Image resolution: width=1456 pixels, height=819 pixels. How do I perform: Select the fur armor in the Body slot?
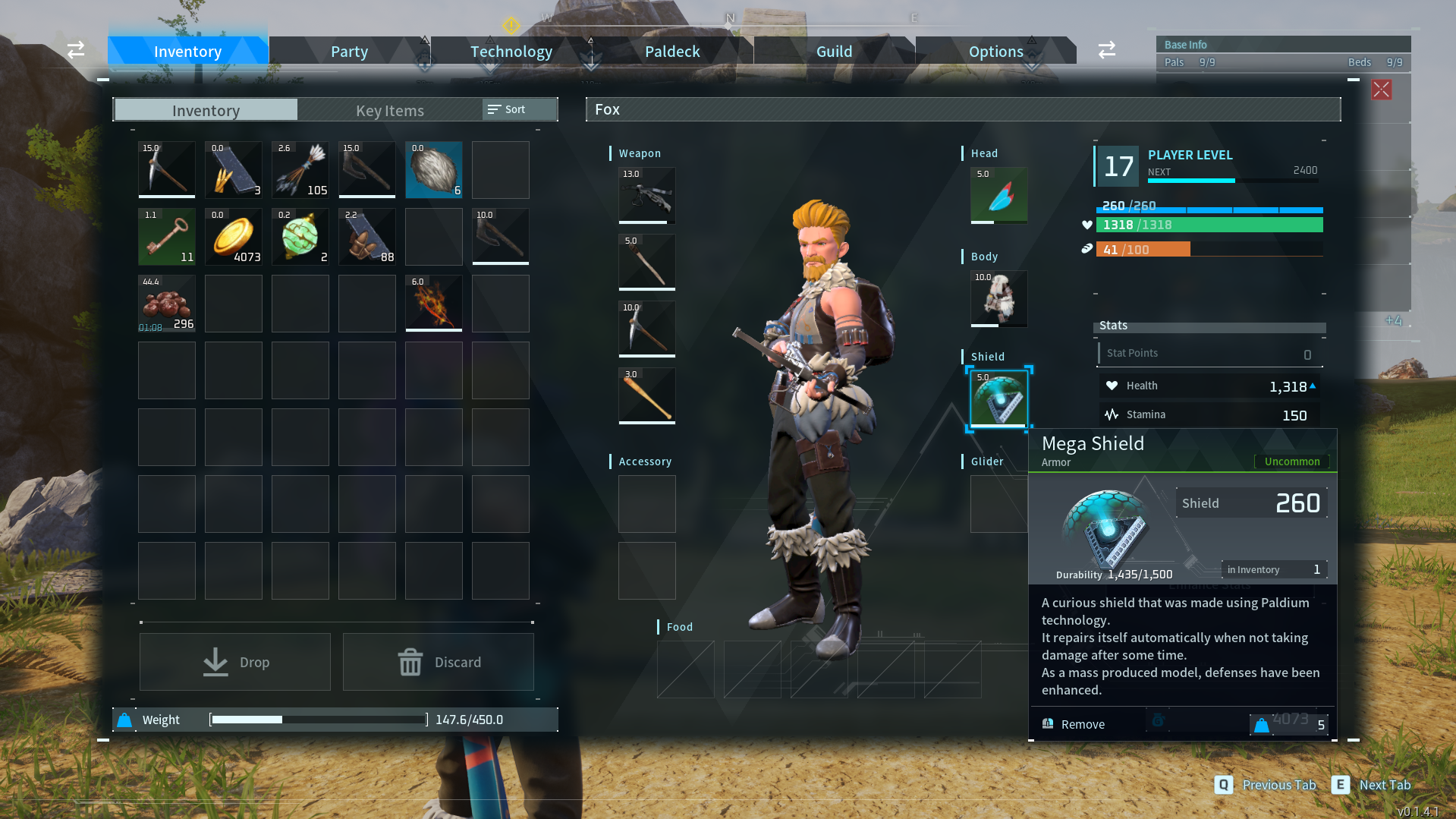998,298
